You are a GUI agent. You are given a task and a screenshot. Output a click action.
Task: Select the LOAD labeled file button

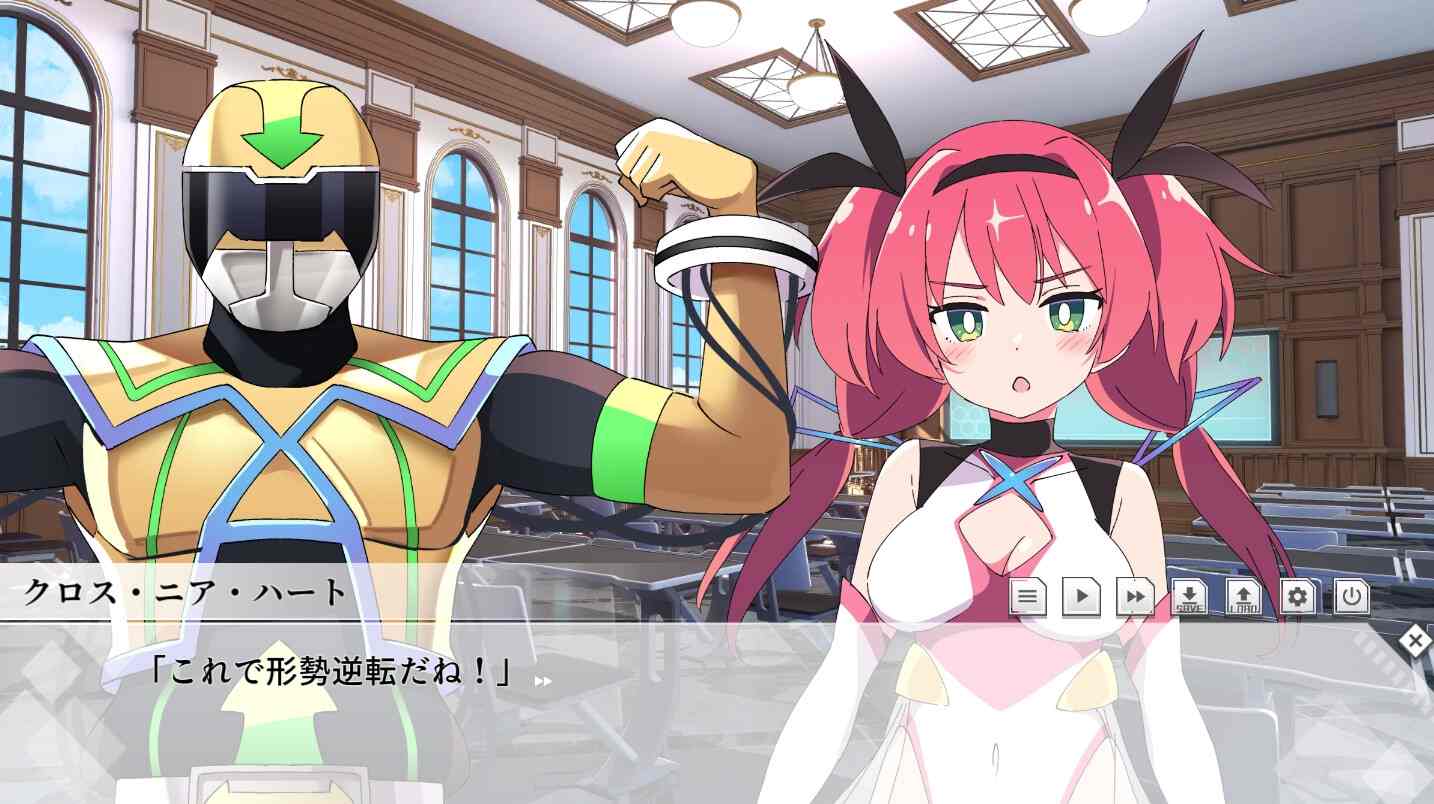(x=1243, y=596)
